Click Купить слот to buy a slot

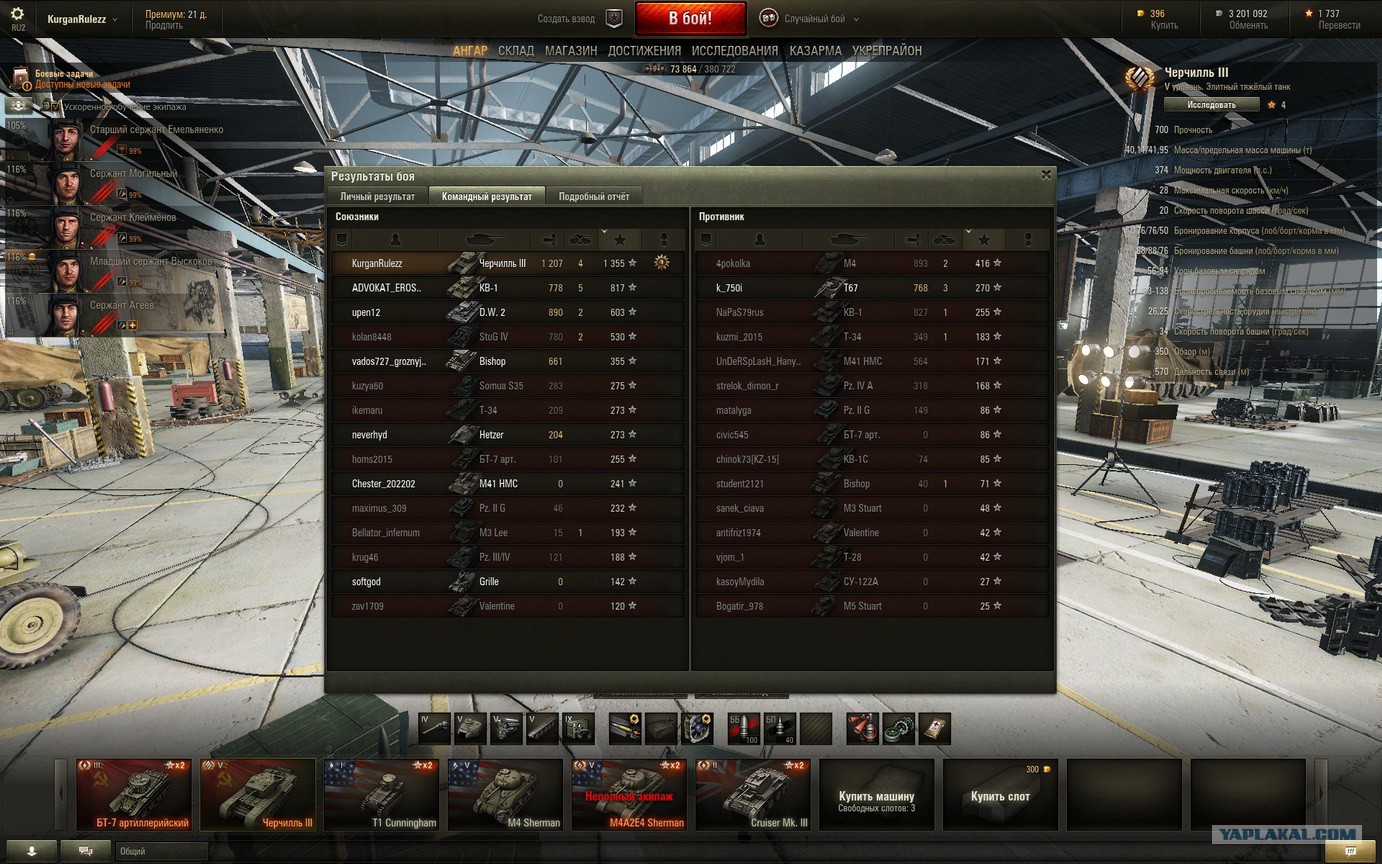[x=1000, y=796]
